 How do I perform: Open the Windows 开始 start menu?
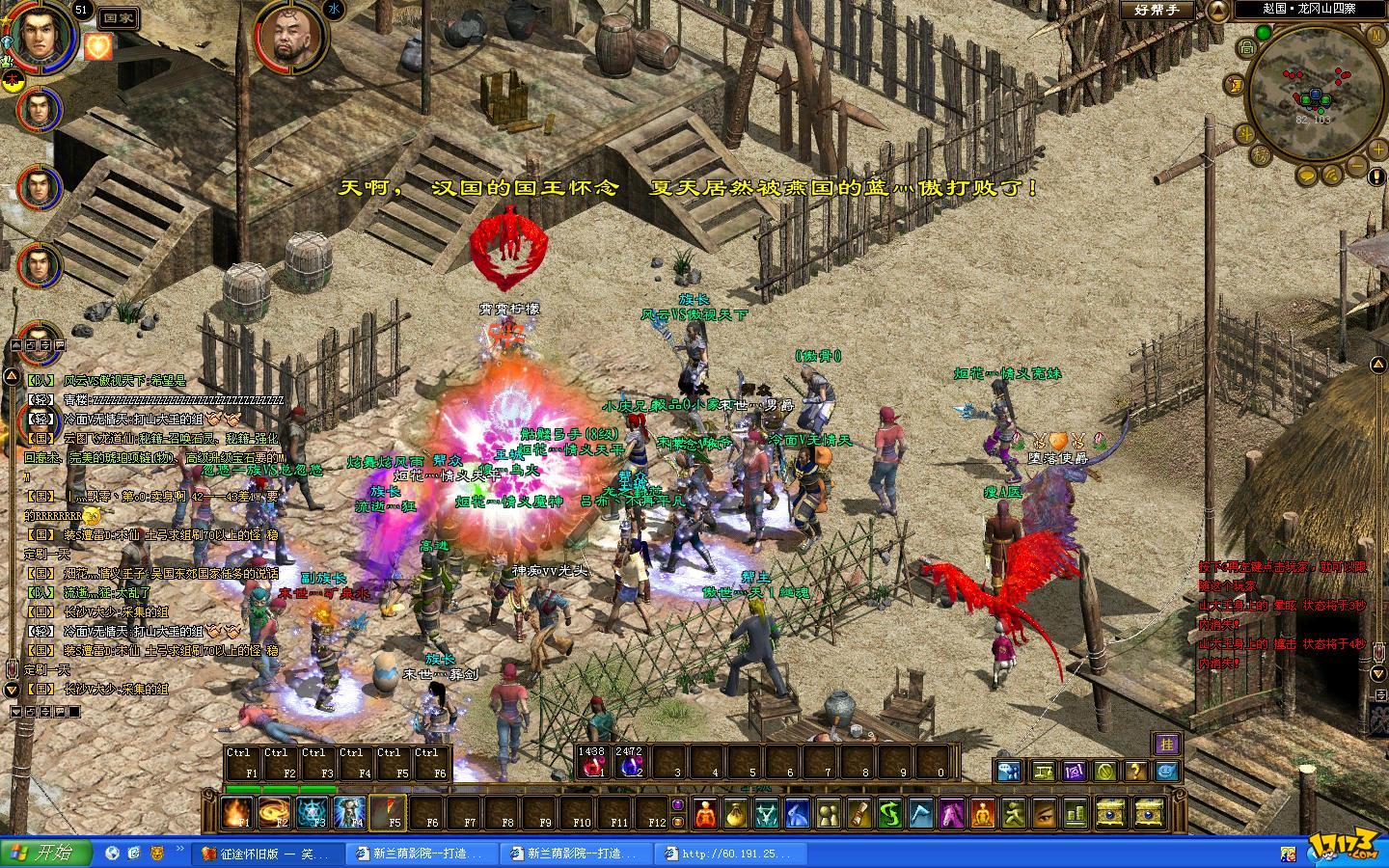[x=46, y=854]
